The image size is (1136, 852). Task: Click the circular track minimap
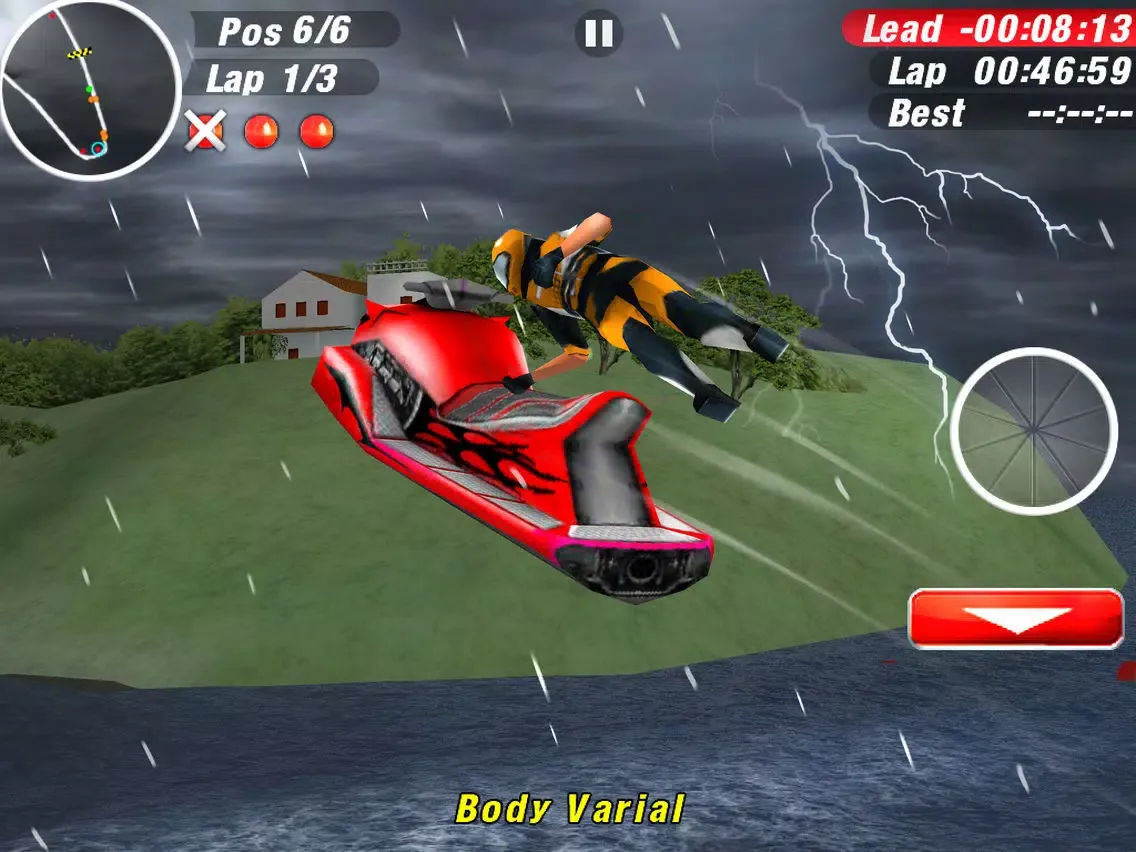click(88, 91)
